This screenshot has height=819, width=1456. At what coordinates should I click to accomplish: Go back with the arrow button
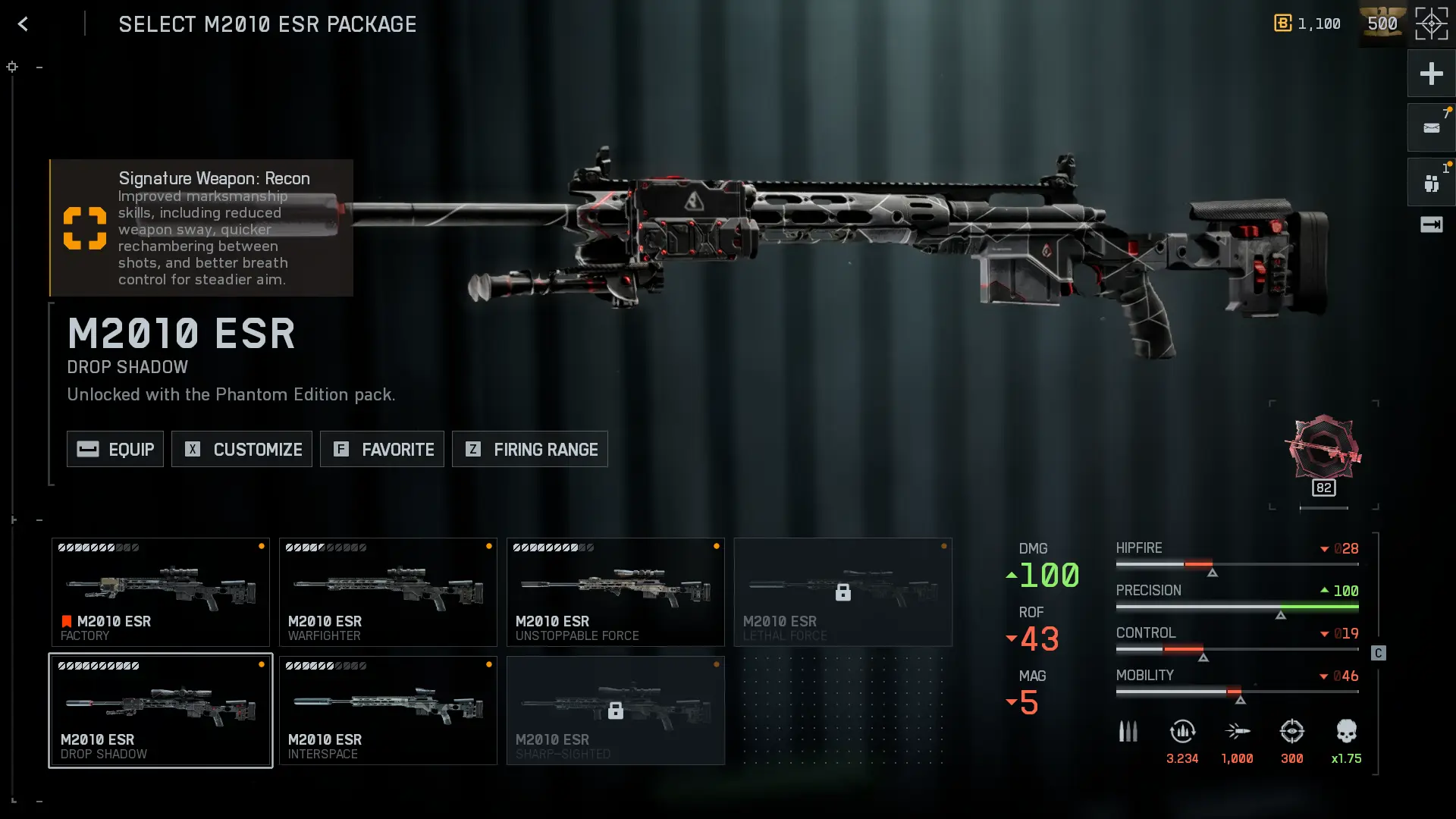(23, 24)
